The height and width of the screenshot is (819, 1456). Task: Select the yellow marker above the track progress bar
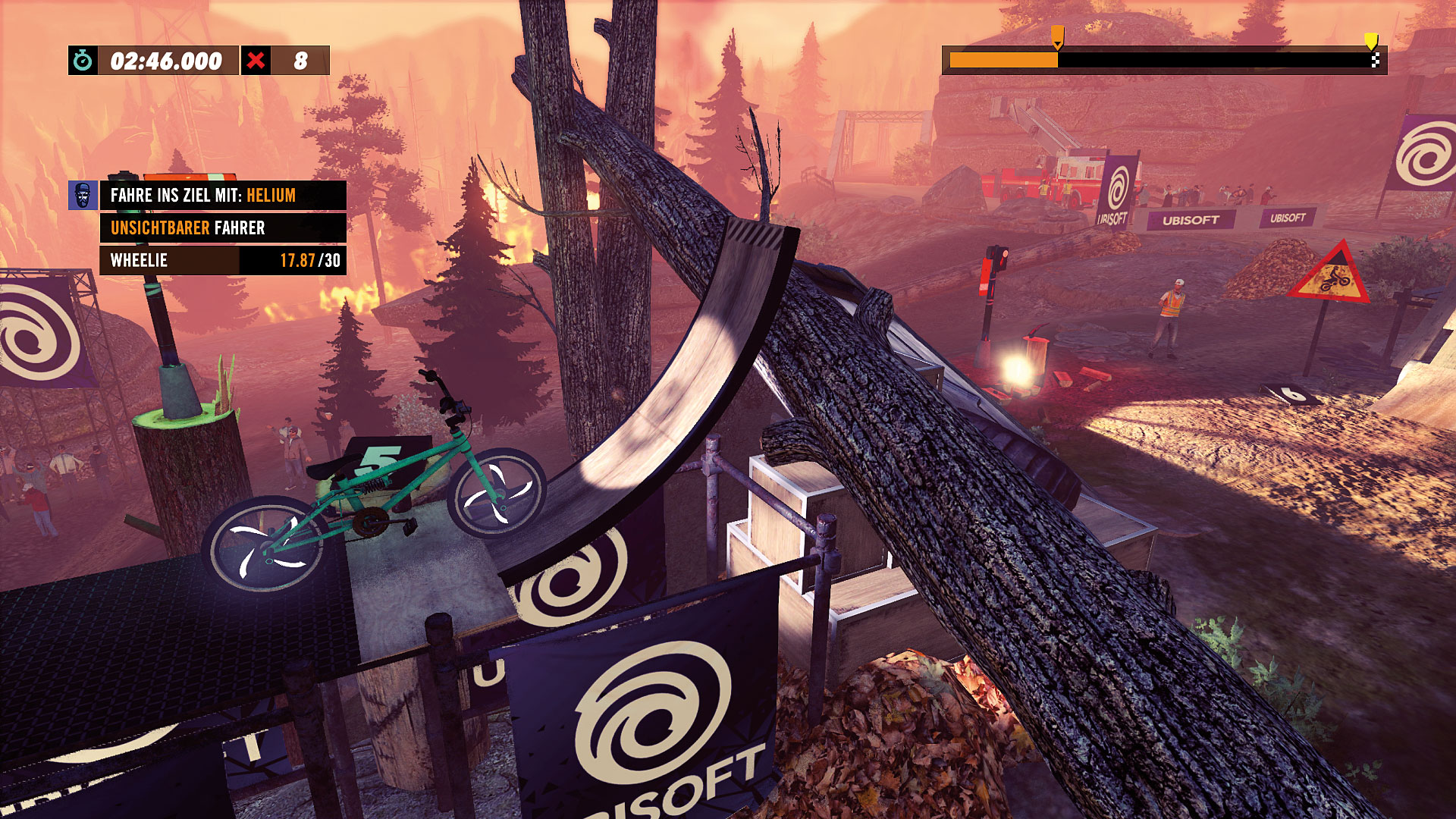click(x=1371, y=40)
